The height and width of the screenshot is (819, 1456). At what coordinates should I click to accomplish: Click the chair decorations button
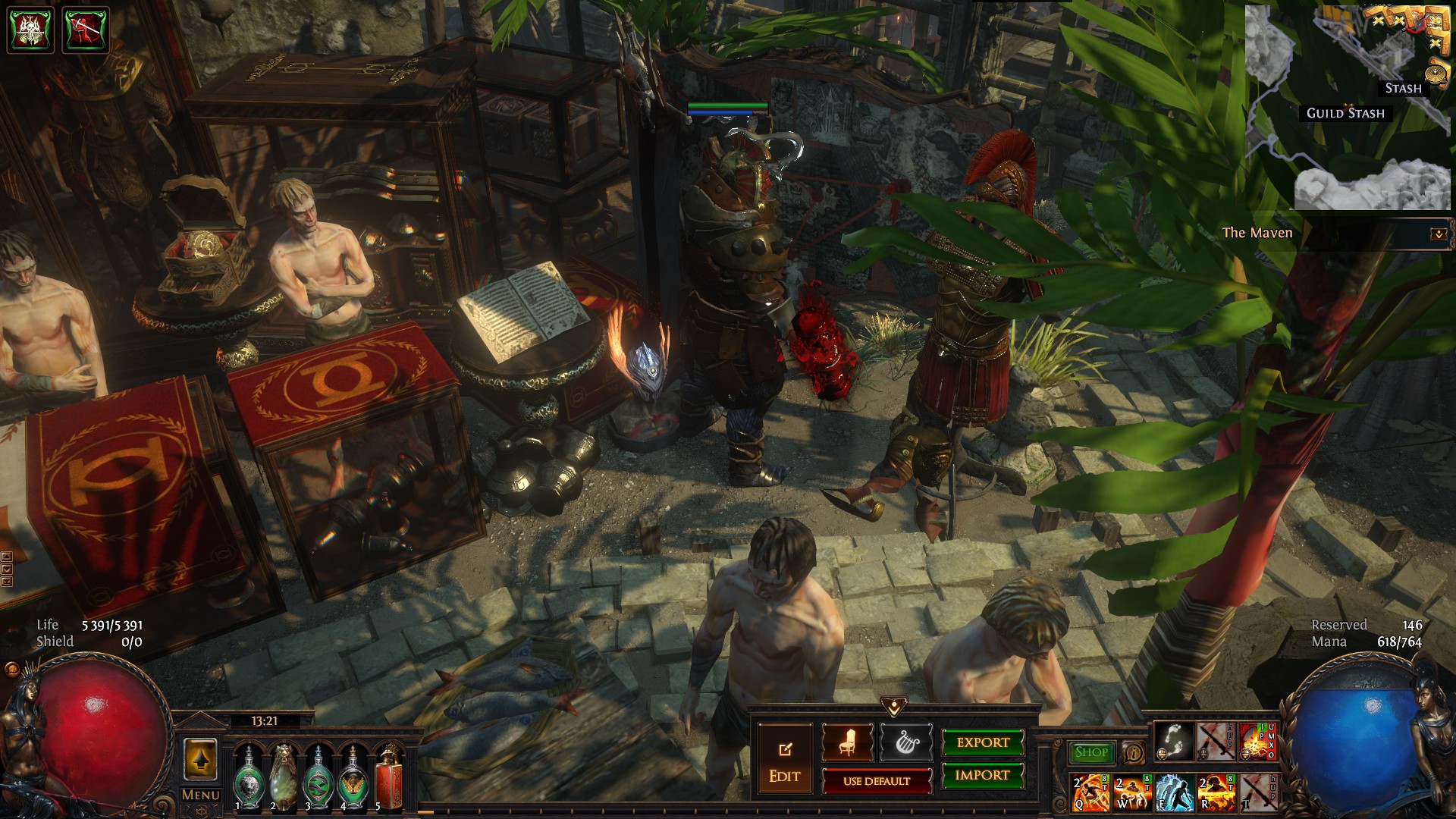[847, 742]
